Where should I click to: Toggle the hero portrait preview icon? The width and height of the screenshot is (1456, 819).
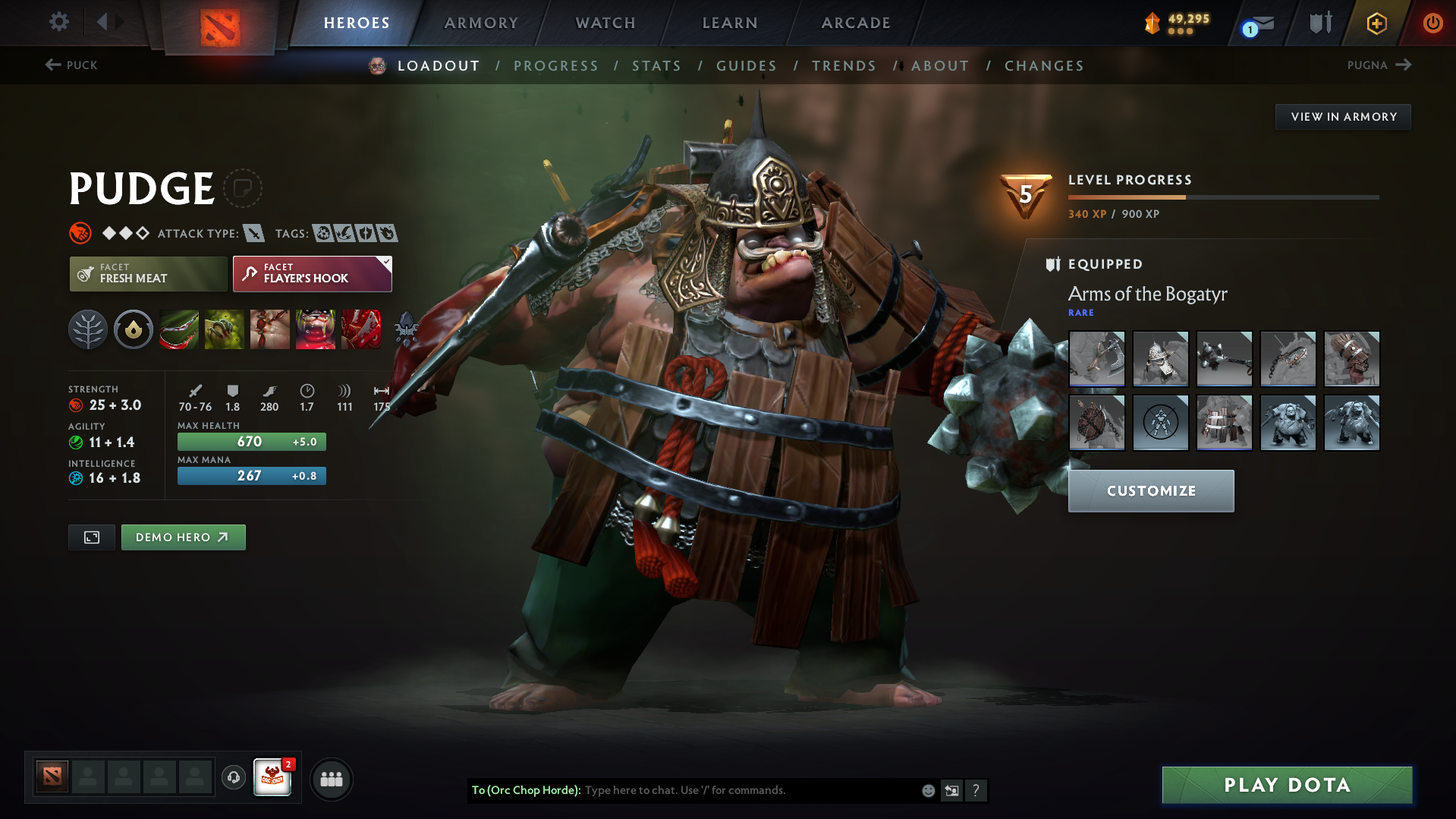(91, 537)
